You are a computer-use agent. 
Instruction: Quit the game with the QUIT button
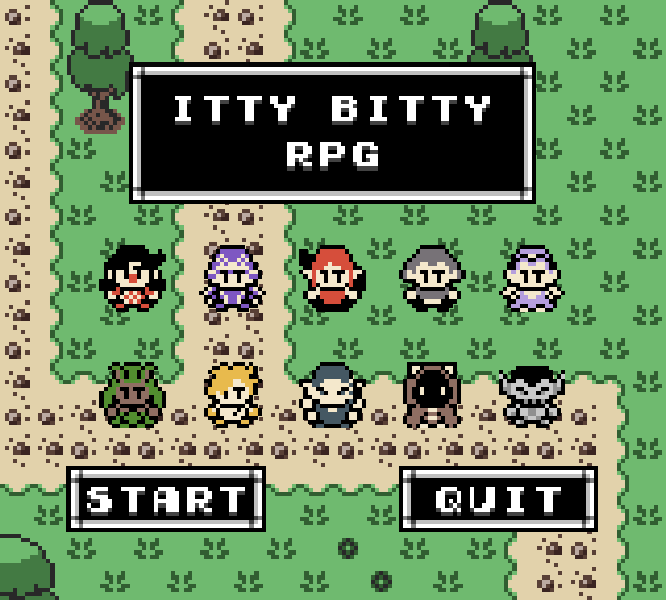[498, 498]
